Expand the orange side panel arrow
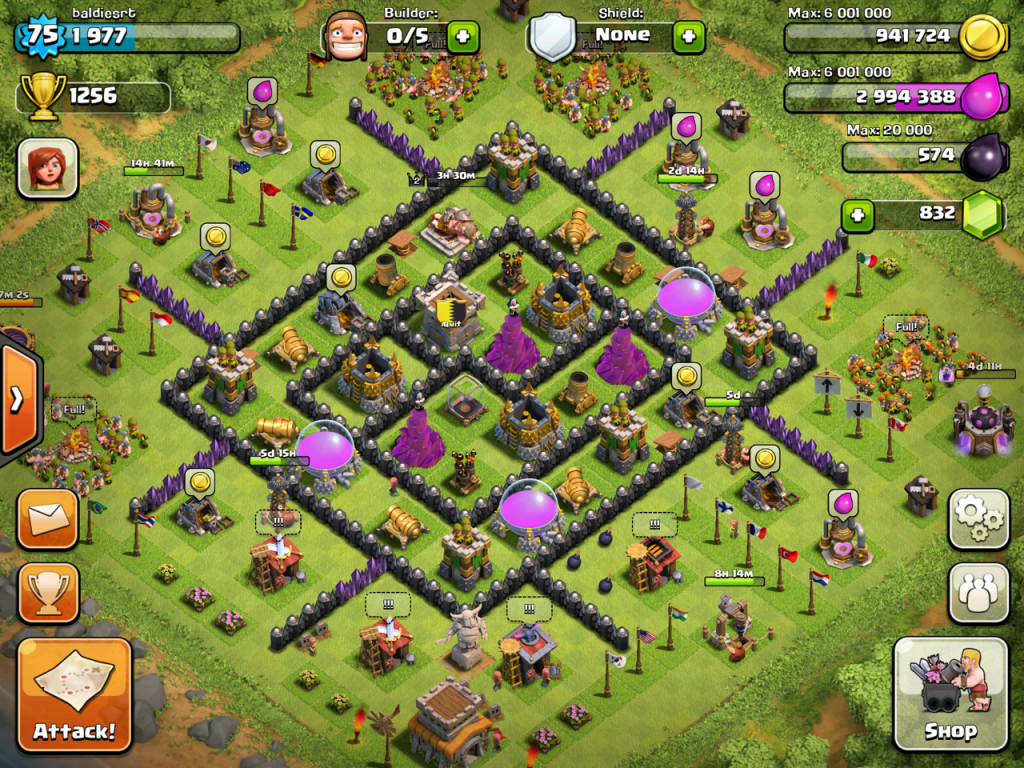This screenshot has height=768, width=1024. [x=17, y=400]
